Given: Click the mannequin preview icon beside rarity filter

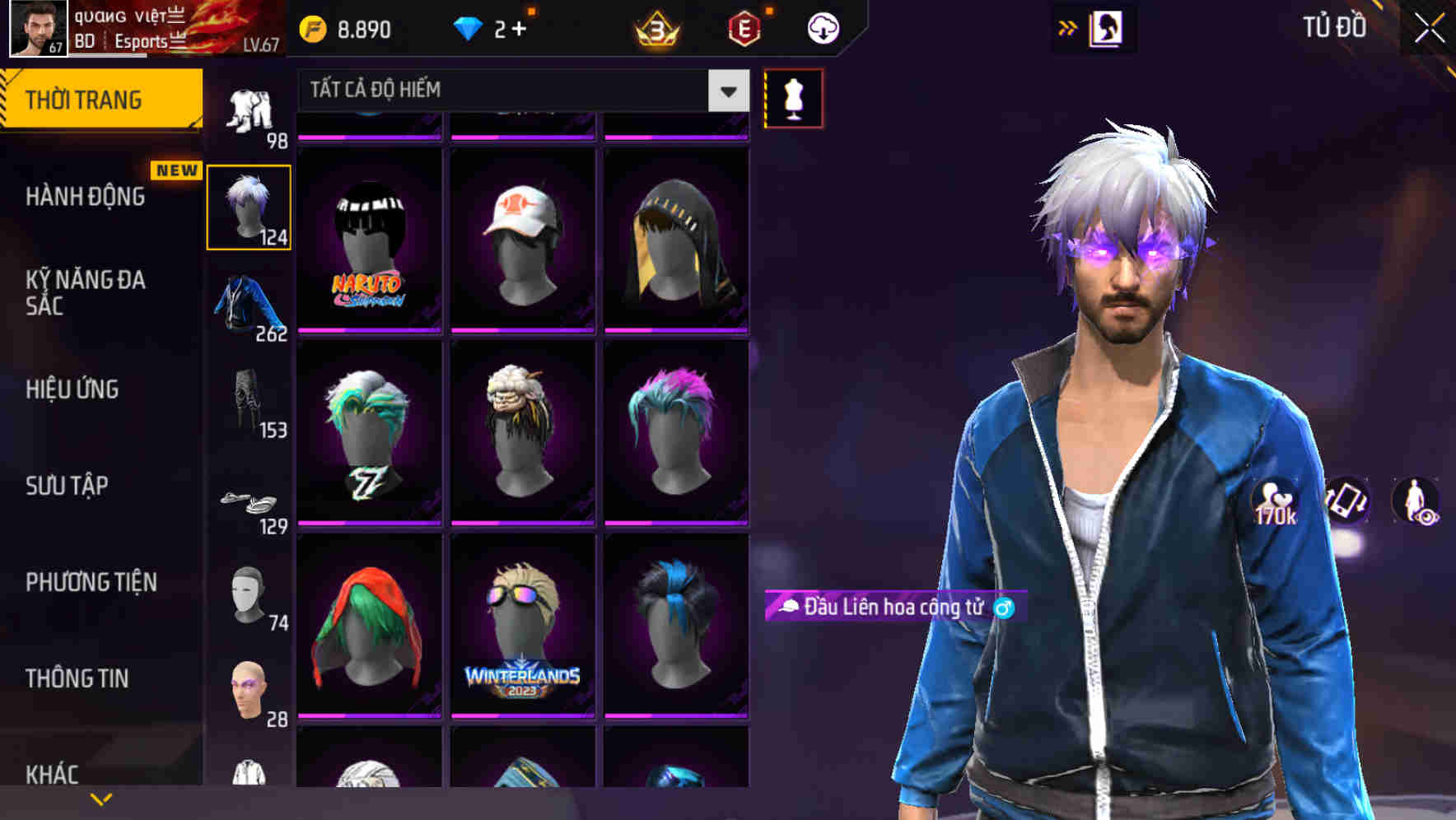Looking at the screenshot, I should [x=793, y=98].
